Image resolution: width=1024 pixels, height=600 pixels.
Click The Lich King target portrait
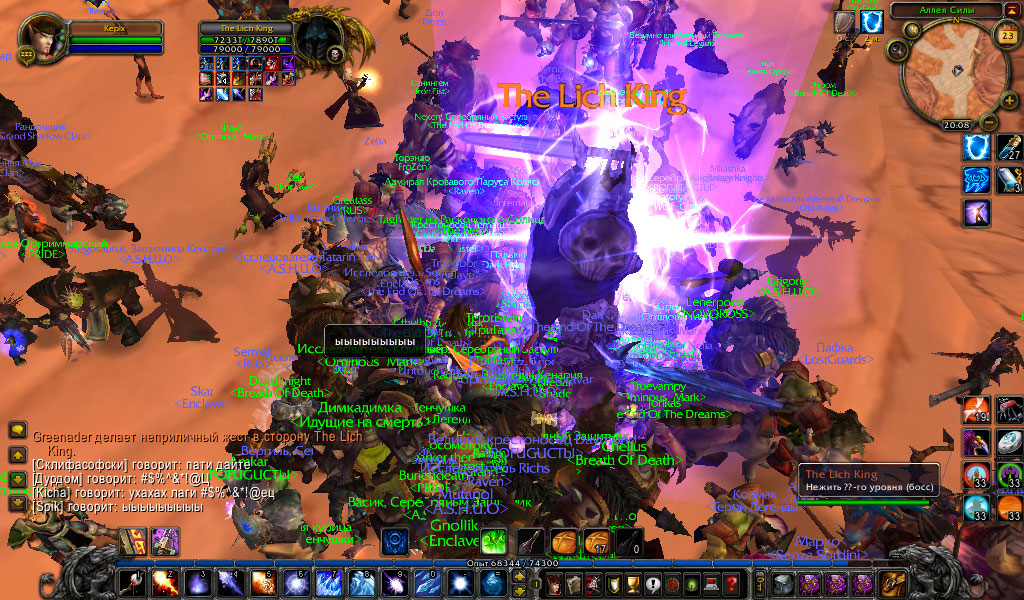(319, 41)
